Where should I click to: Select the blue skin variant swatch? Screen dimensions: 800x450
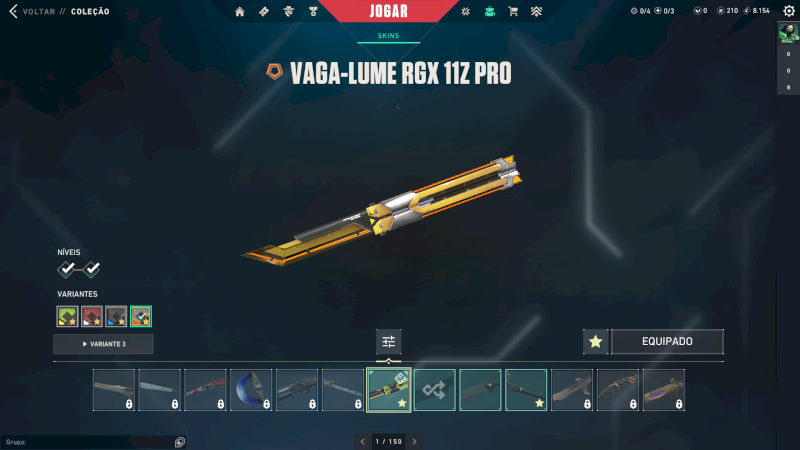coord(116,317)
